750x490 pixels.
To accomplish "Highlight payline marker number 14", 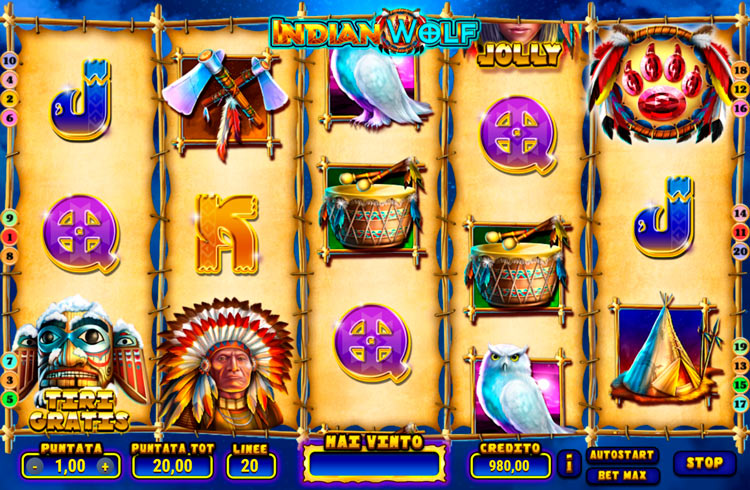I will coord(741,213).
